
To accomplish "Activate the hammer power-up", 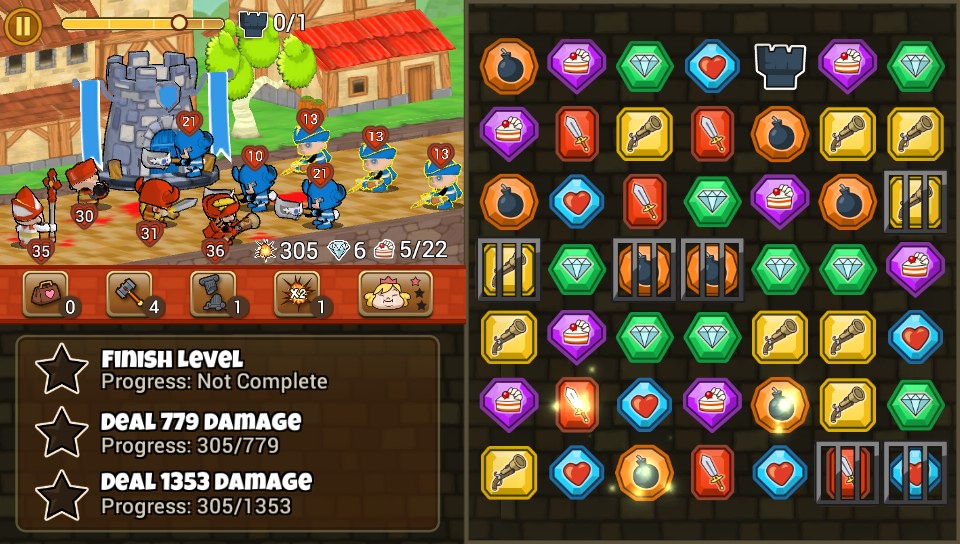I will click(129, 294).
